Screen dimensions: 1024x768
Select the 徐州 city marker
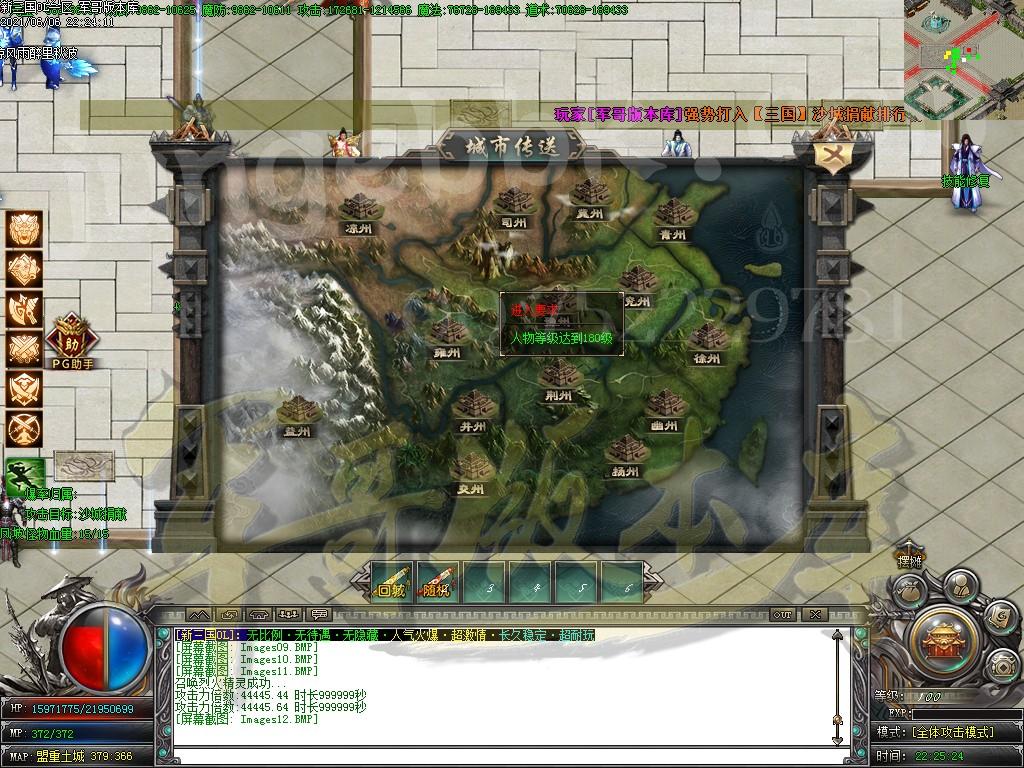710,340
